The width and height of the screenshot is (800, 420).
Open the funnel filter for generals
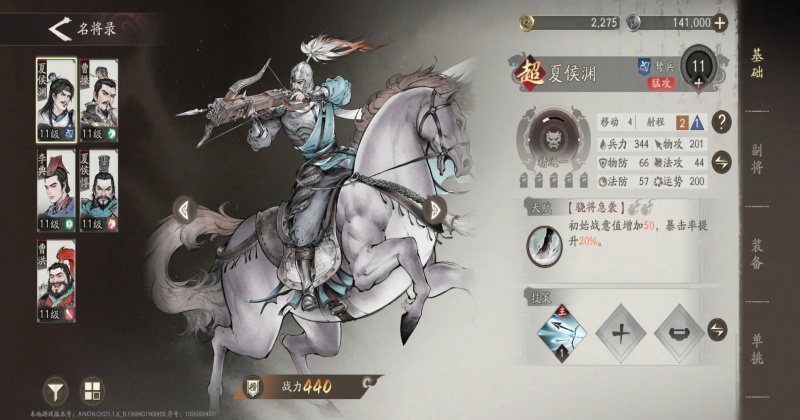(56, 390)
